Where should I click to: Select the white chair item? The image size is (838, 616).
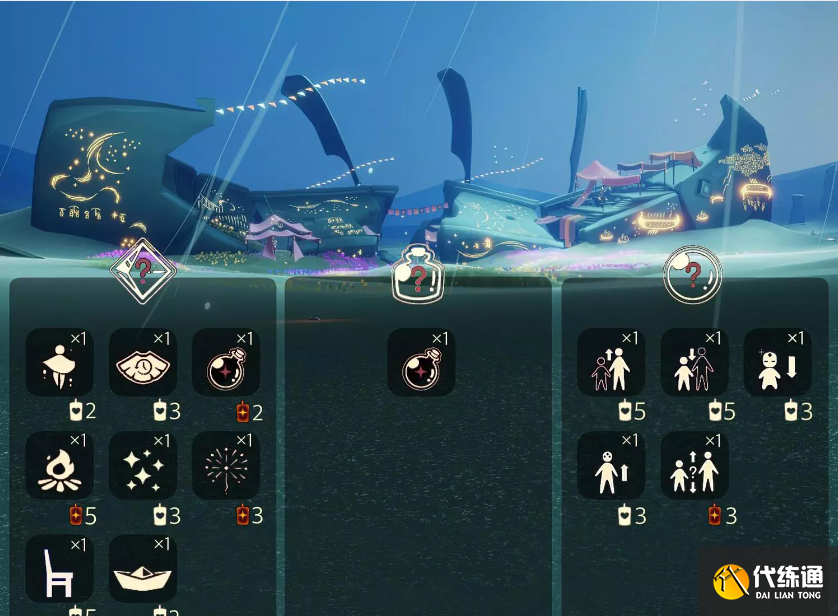tap(59, 568)
